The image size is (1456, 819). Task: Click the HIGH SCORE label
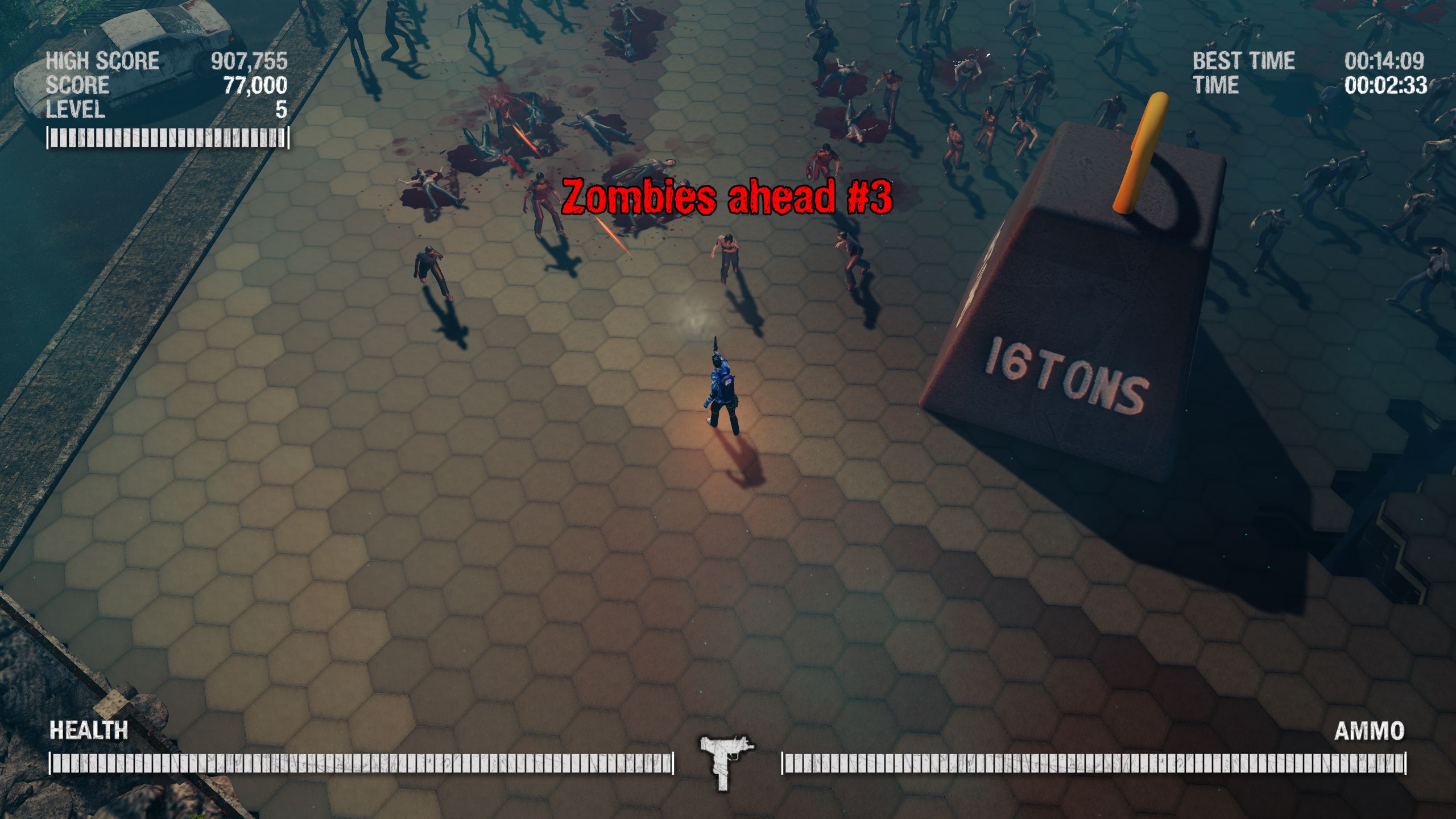(x=102, y=59)
